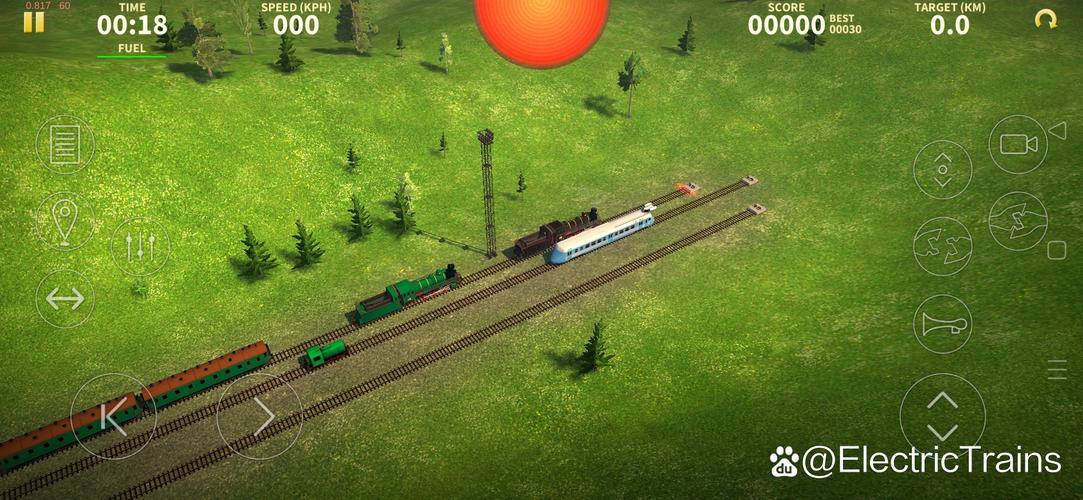Tap the right chevron control
The height and width of the screenshot is (500, 1083).
point(260,416)
